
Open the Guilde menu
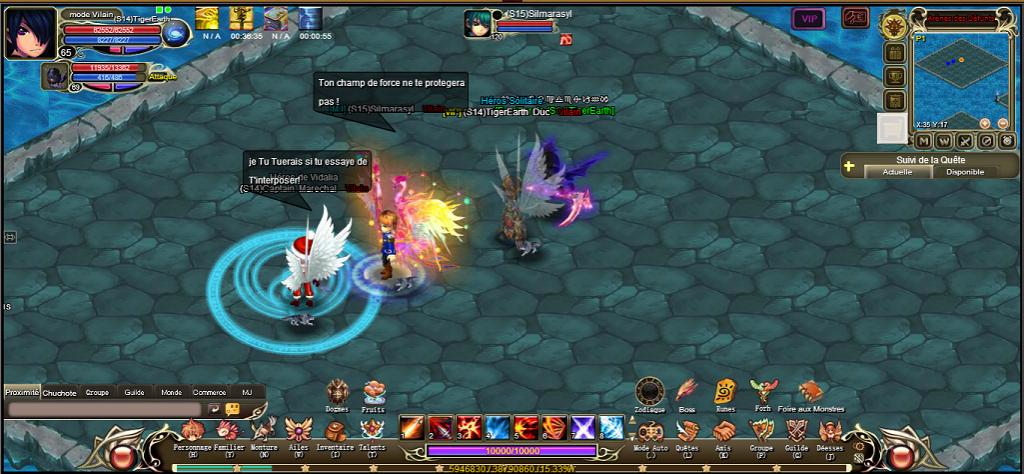[796, 431]
